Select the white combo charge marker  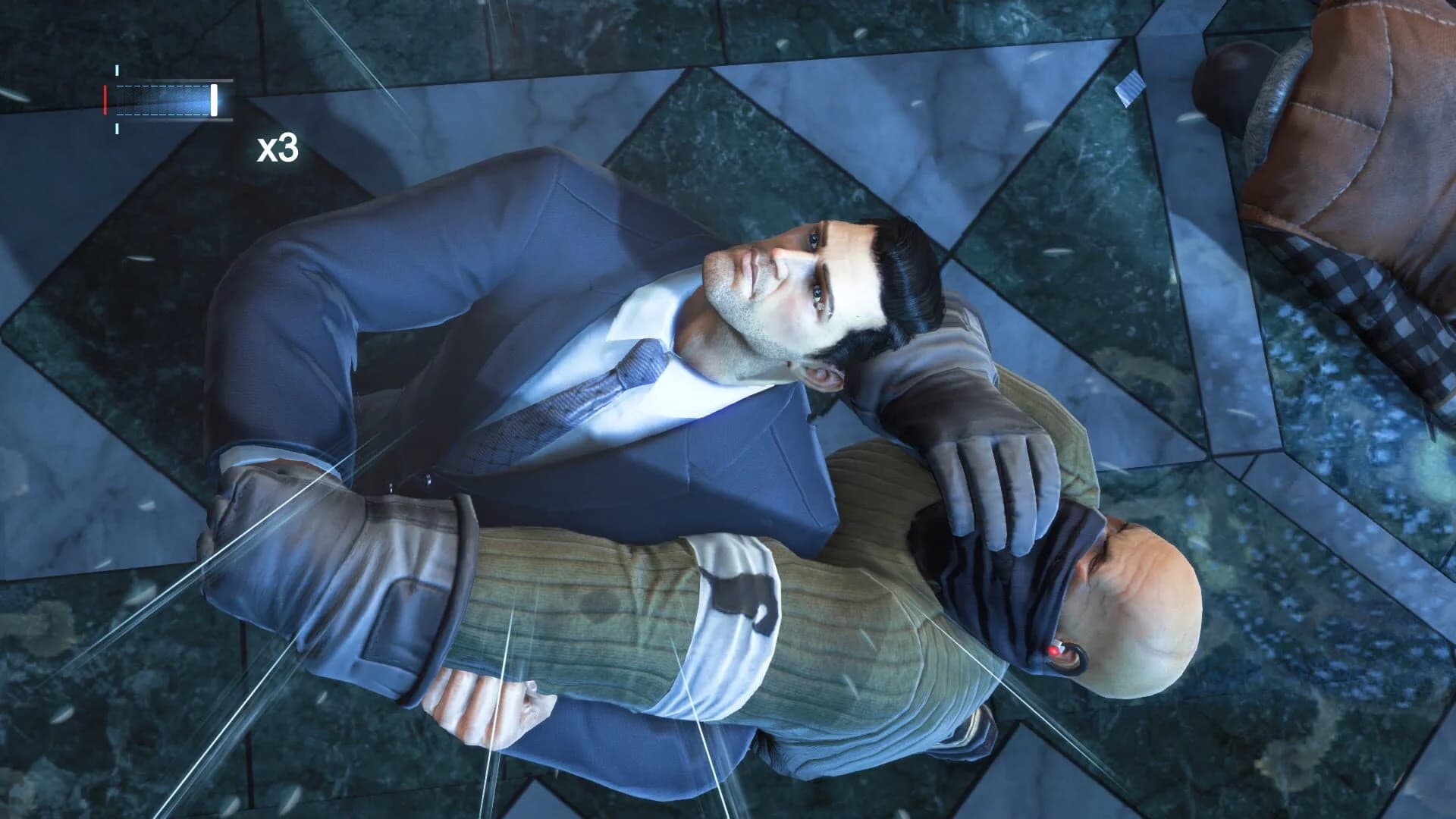pos(214,100)
